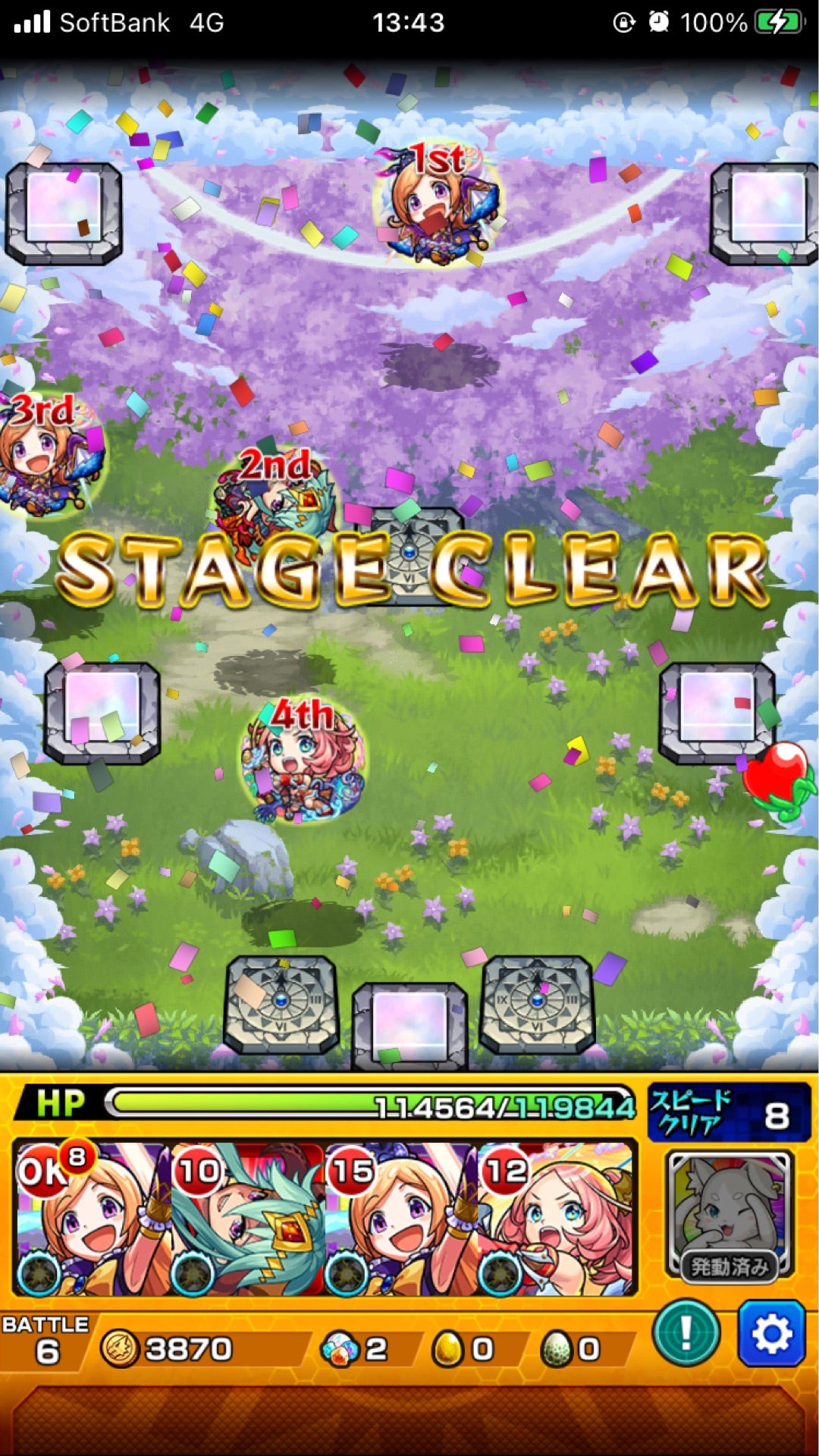Tap the gray creature icon labeled 発動済み

pyautogui.click(x=729, y=1213)
